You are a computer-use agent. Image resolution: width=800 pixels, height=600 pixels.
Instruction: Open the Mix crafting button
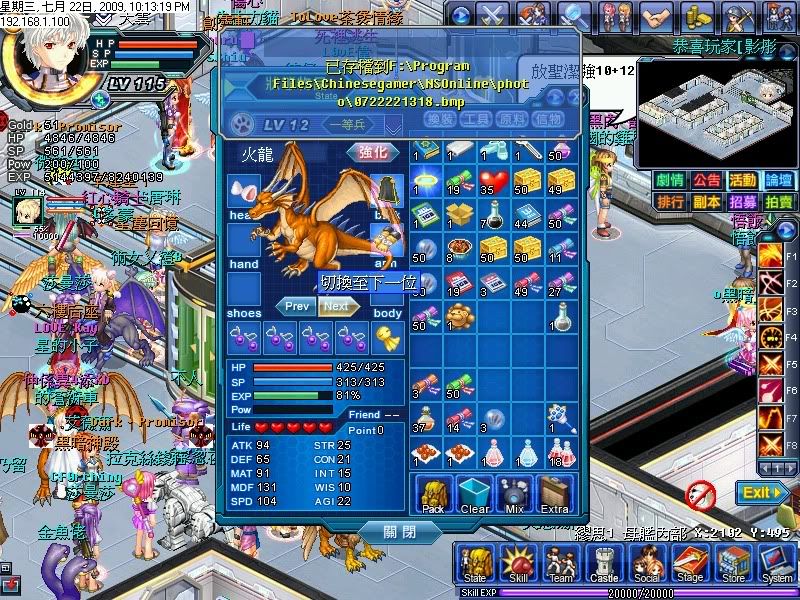tap(514, 496)
